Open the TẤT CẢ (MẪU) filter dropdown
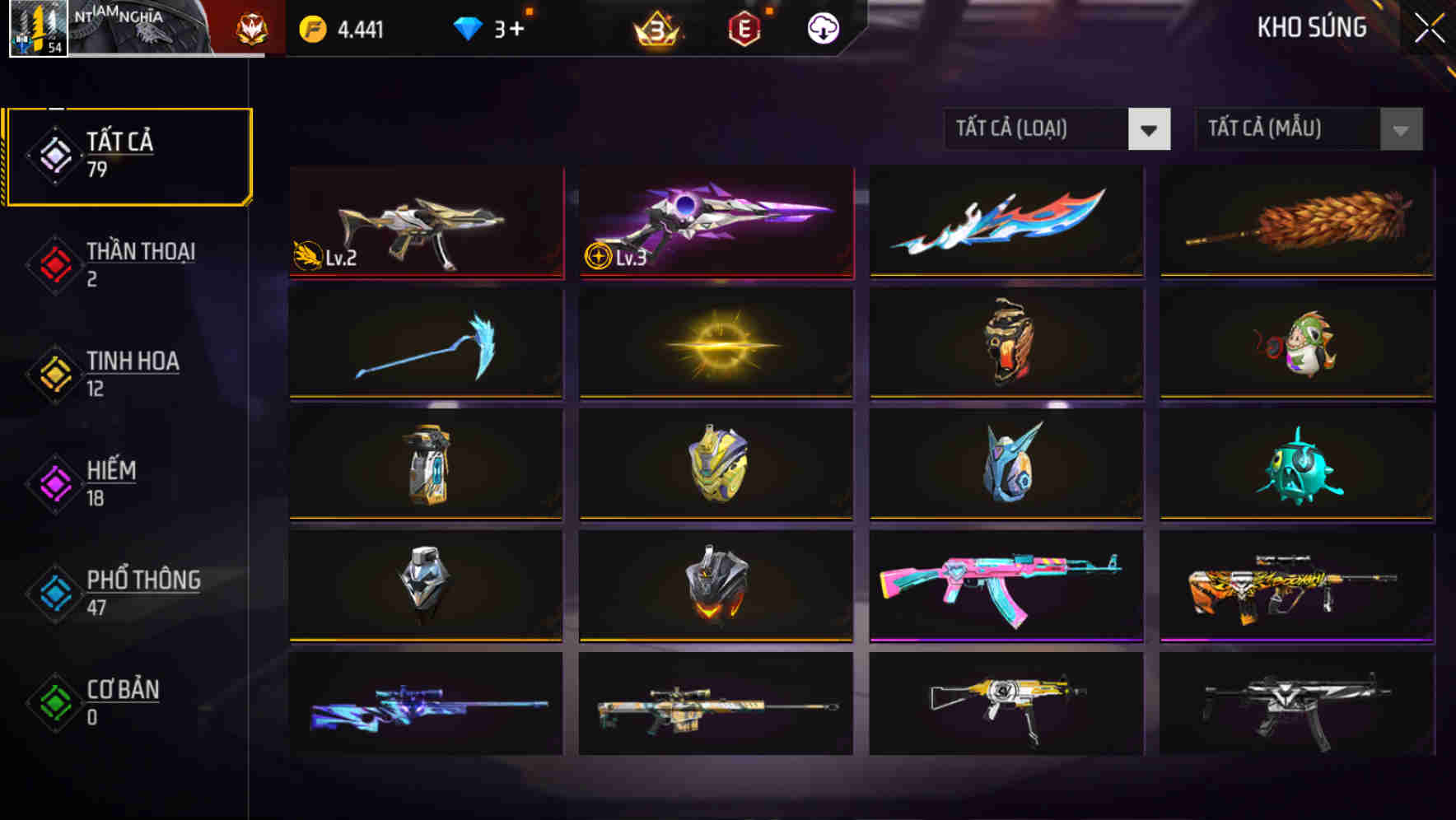 coord(1285,129)
